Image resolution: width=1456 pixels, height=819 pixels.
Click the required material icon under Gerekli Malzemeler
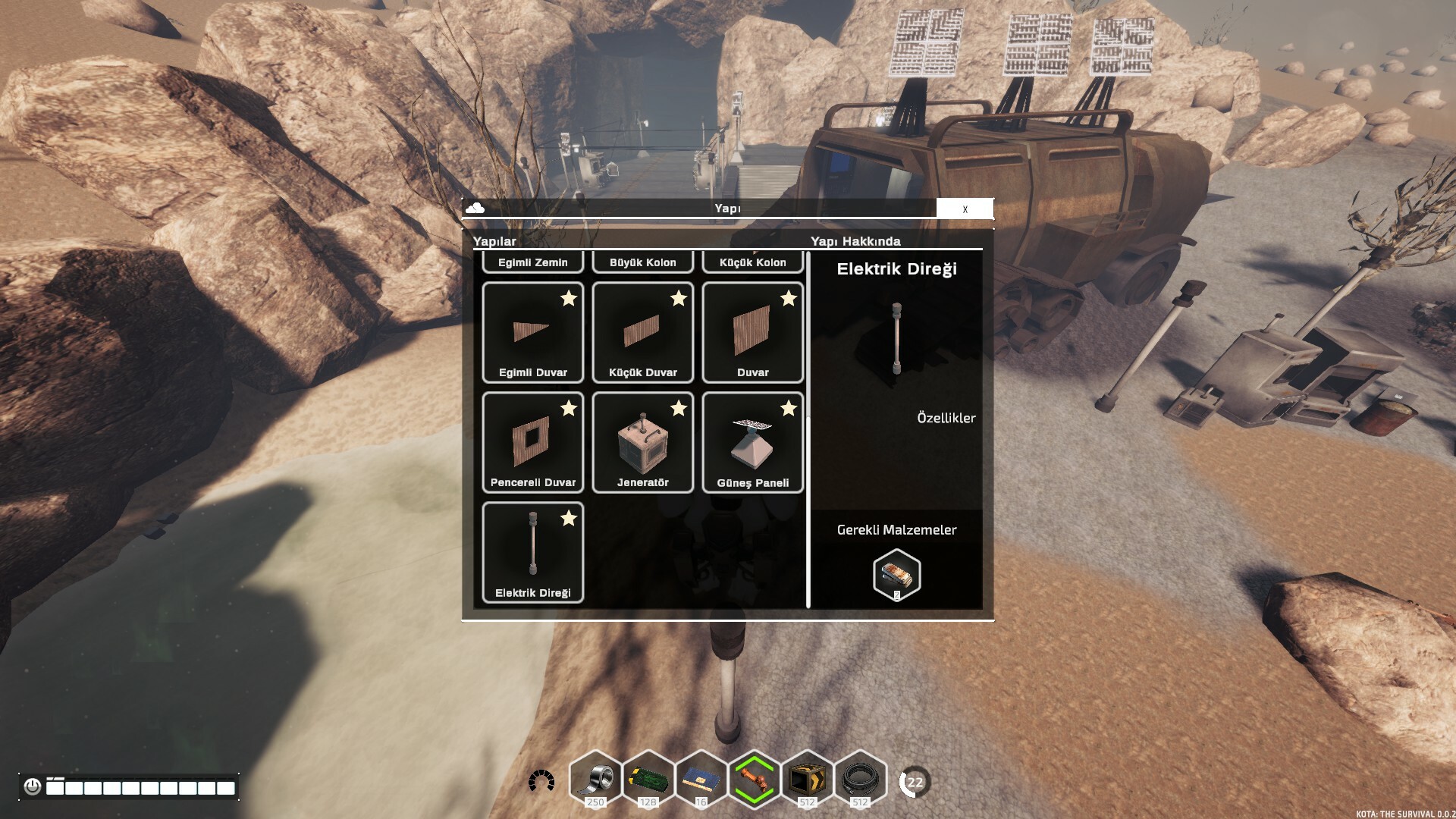tap(896, 575)
